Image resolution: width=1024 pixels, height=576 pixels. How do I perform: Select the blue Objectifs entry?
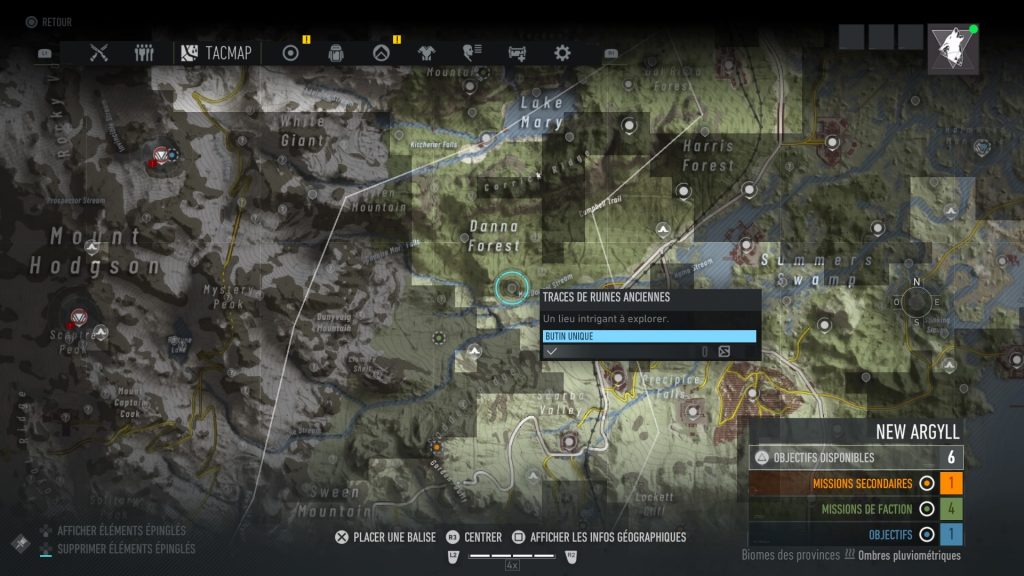(x=855, y=533)
